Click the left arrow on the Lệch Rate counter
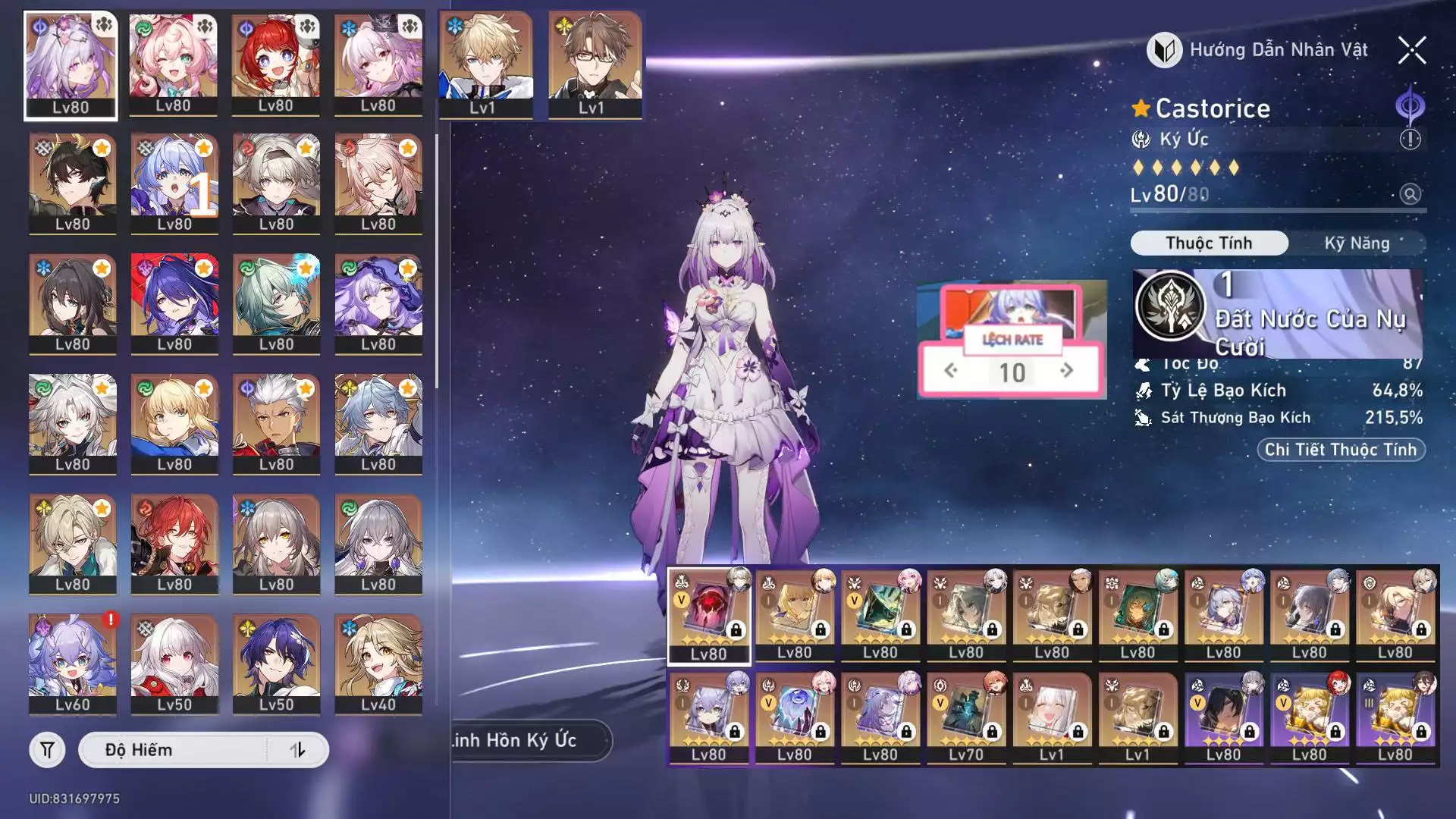1456x819 pixels. pos(951,371)
